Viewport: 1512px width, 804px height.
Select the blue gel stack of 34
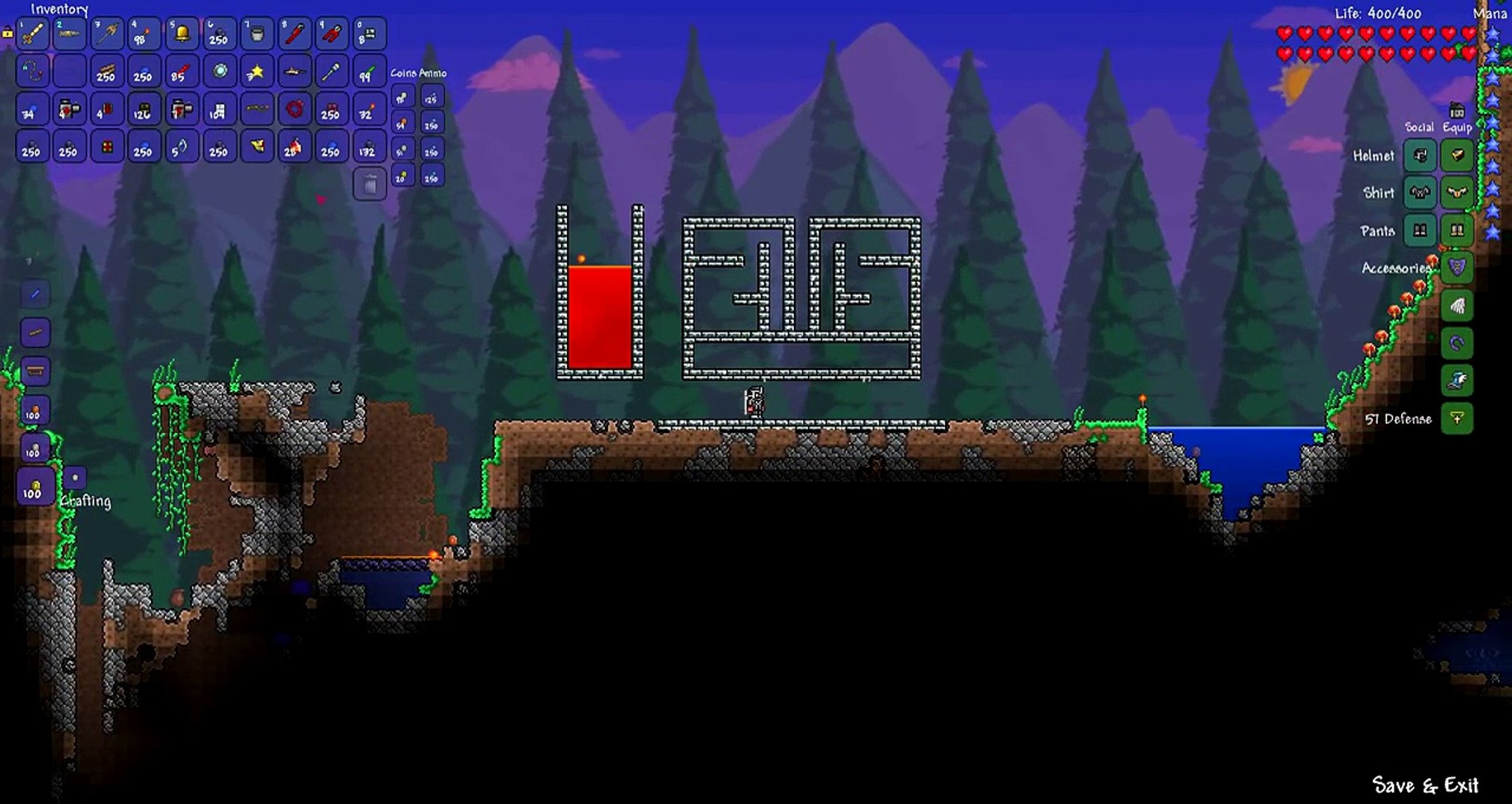coord(32,110)
